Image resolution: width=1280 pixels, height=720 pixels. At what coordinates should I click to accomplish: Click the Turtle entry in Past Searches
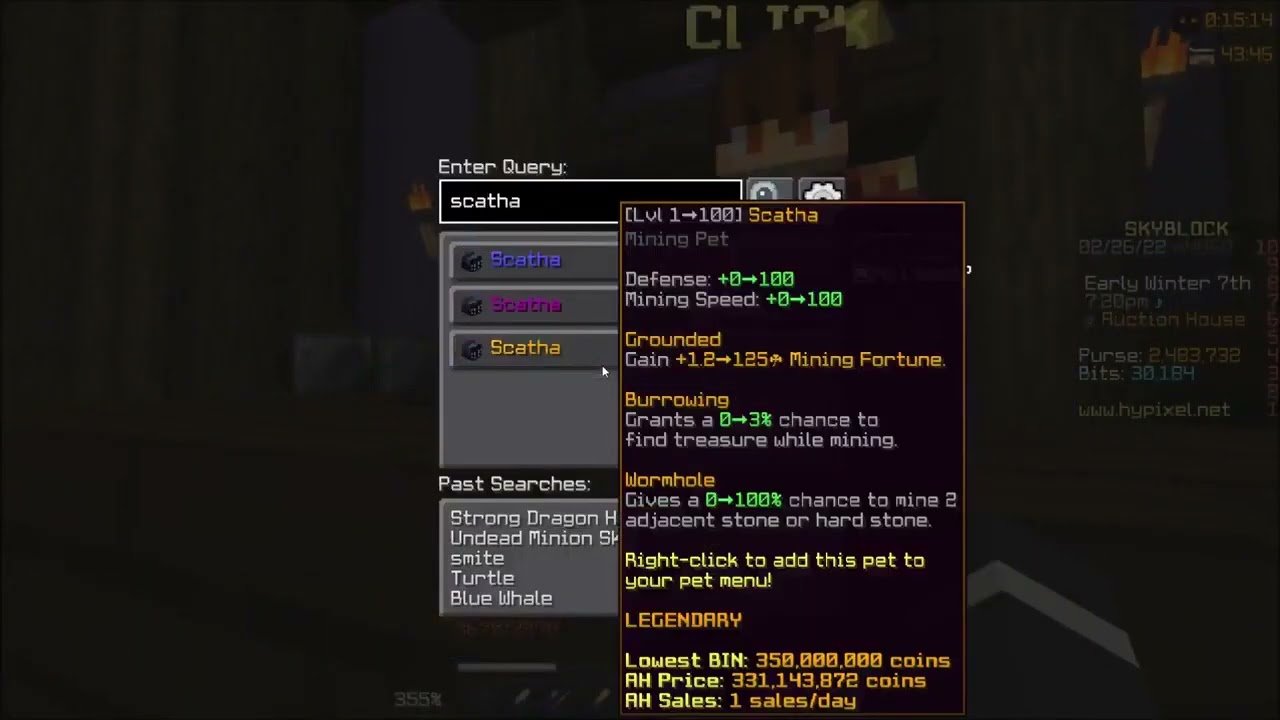tap(482, 578)
